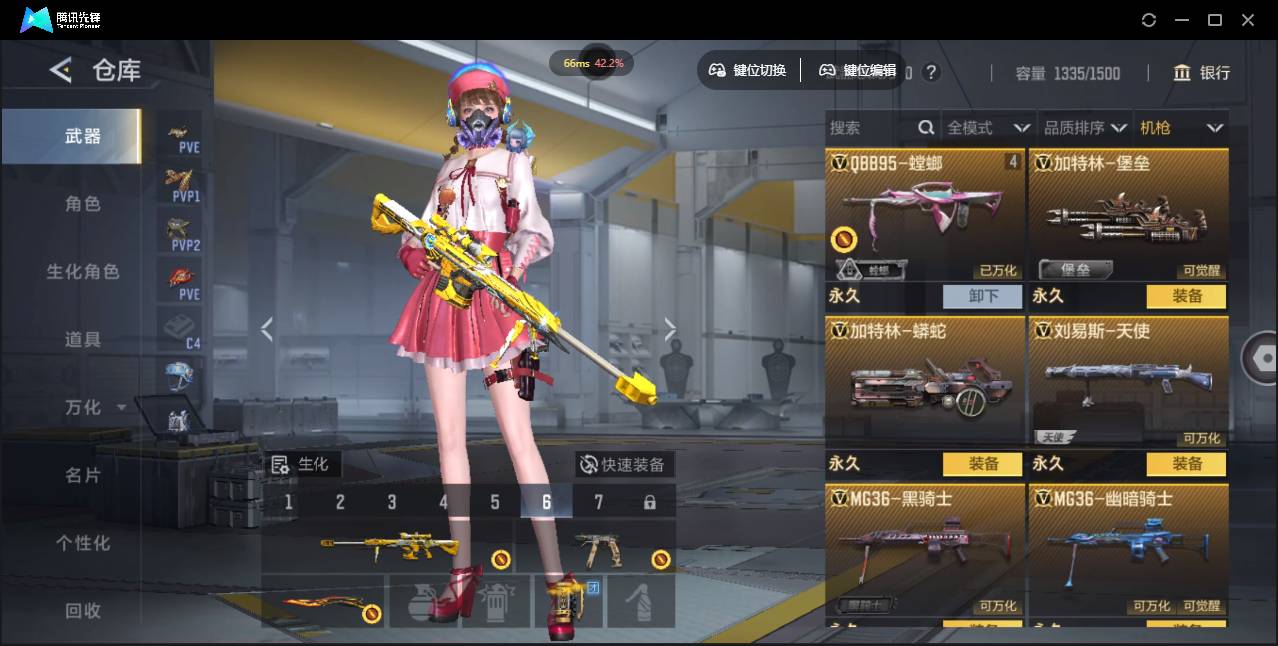
Task: Click the weapon 搜索 search field
Action: coord(870,128)
